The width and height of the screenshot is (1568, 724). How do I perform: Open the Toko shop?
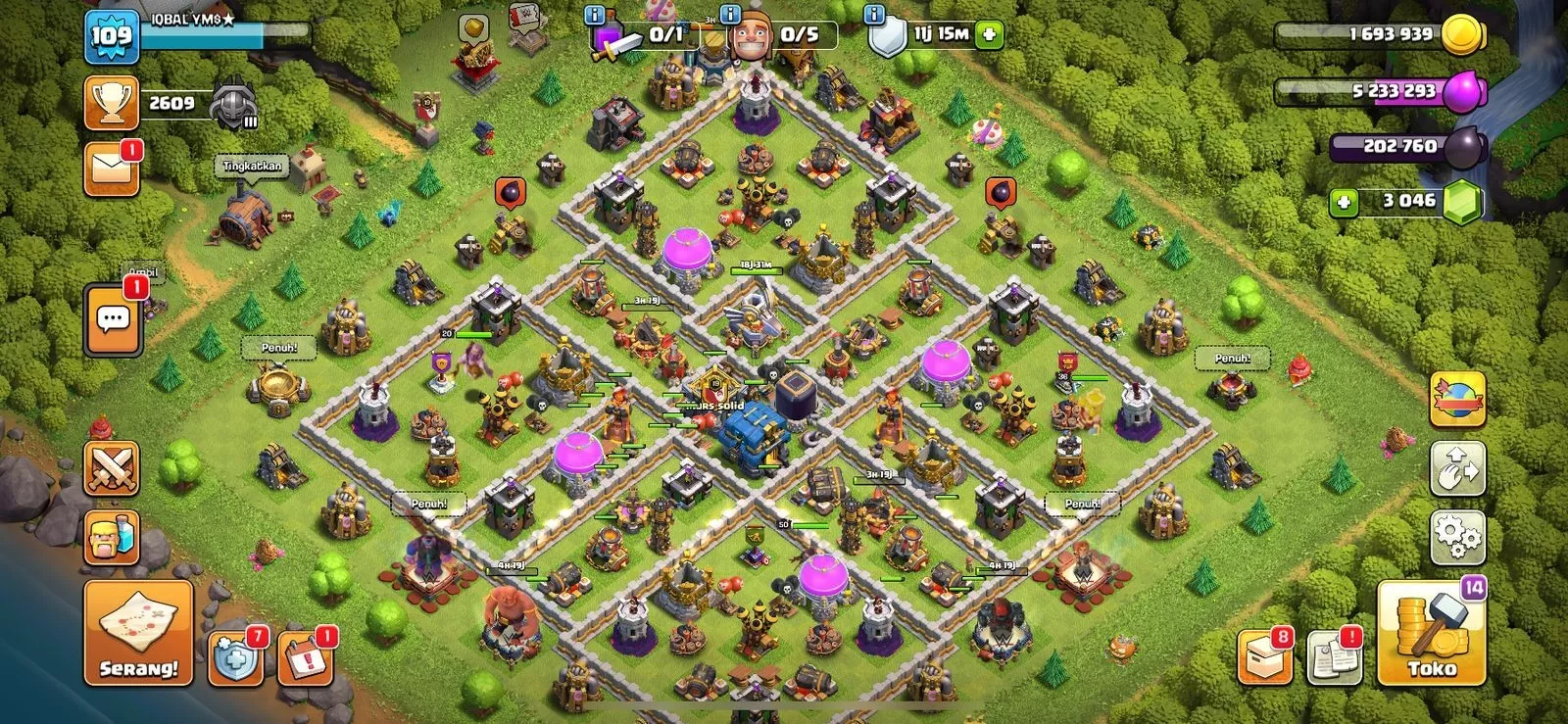1432,635
